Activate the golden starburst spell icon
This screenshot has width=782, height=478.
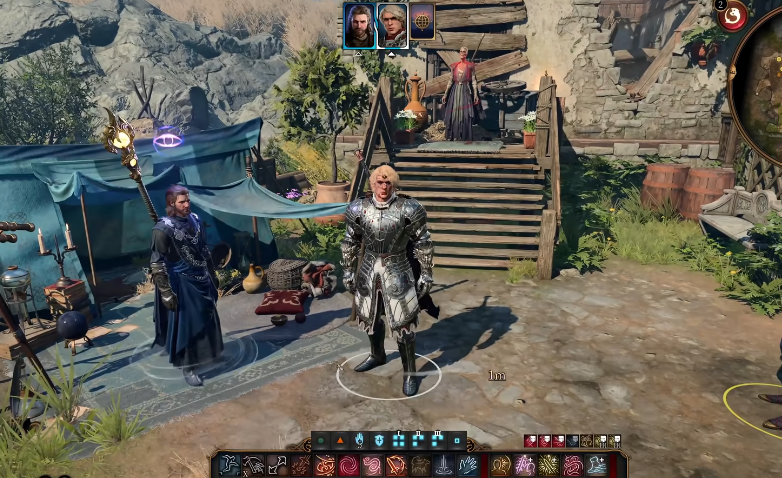pos(549,465)
